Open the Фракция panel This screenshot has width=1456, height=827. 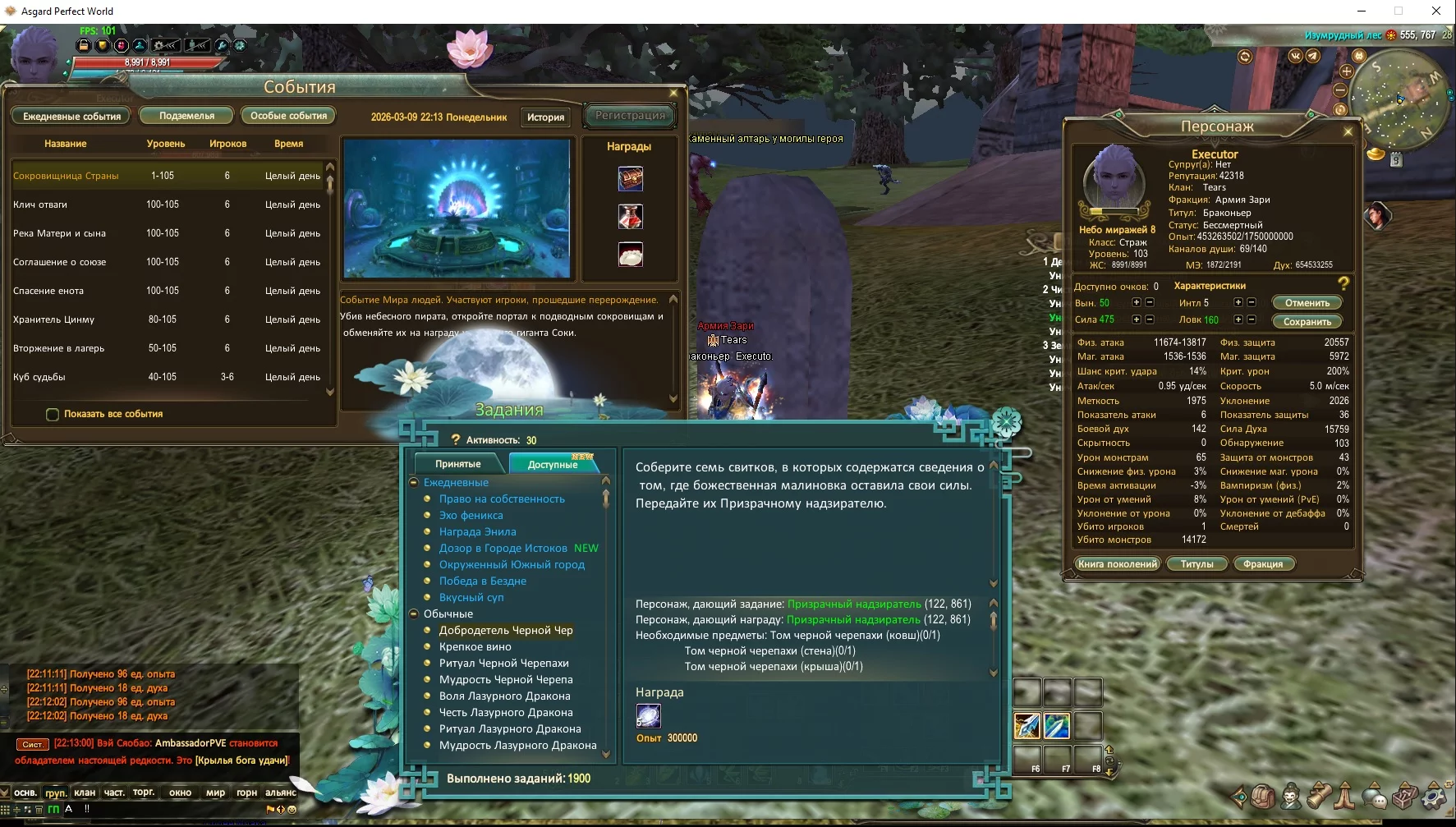point(1263,564)
